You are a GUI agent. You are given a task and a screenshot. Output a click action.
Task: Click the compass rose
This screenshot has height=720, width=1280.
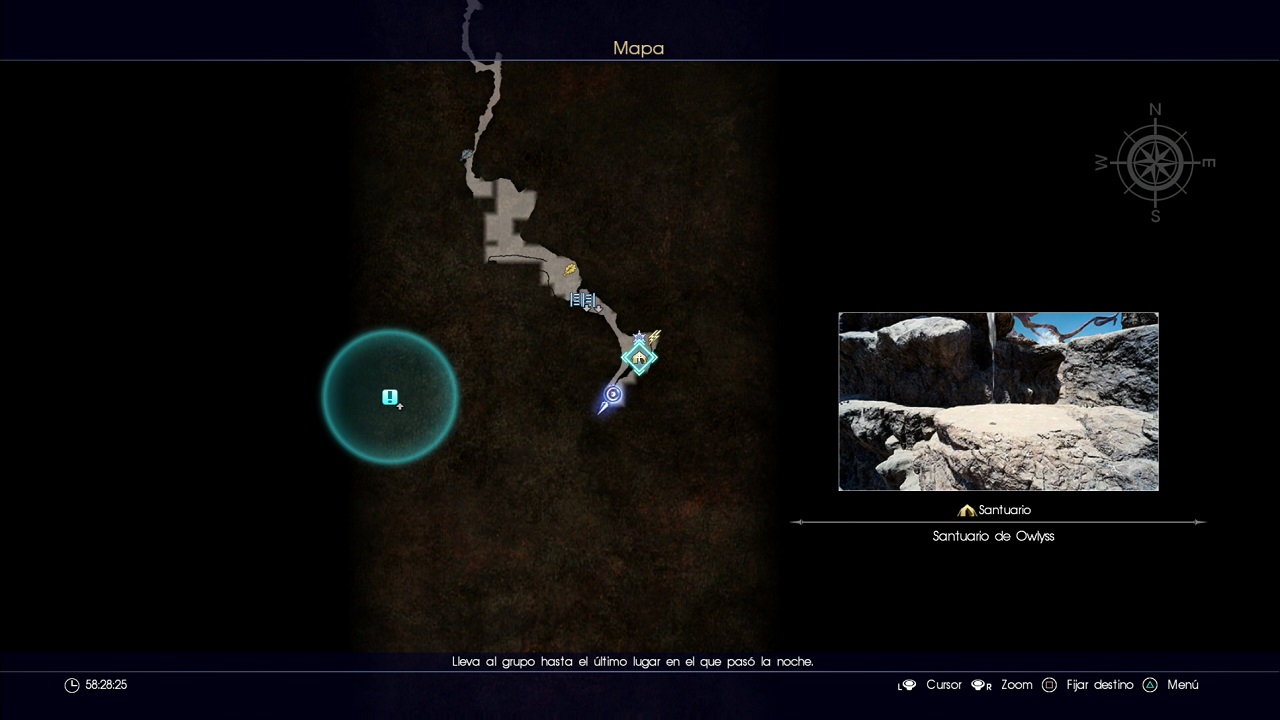1155,163
